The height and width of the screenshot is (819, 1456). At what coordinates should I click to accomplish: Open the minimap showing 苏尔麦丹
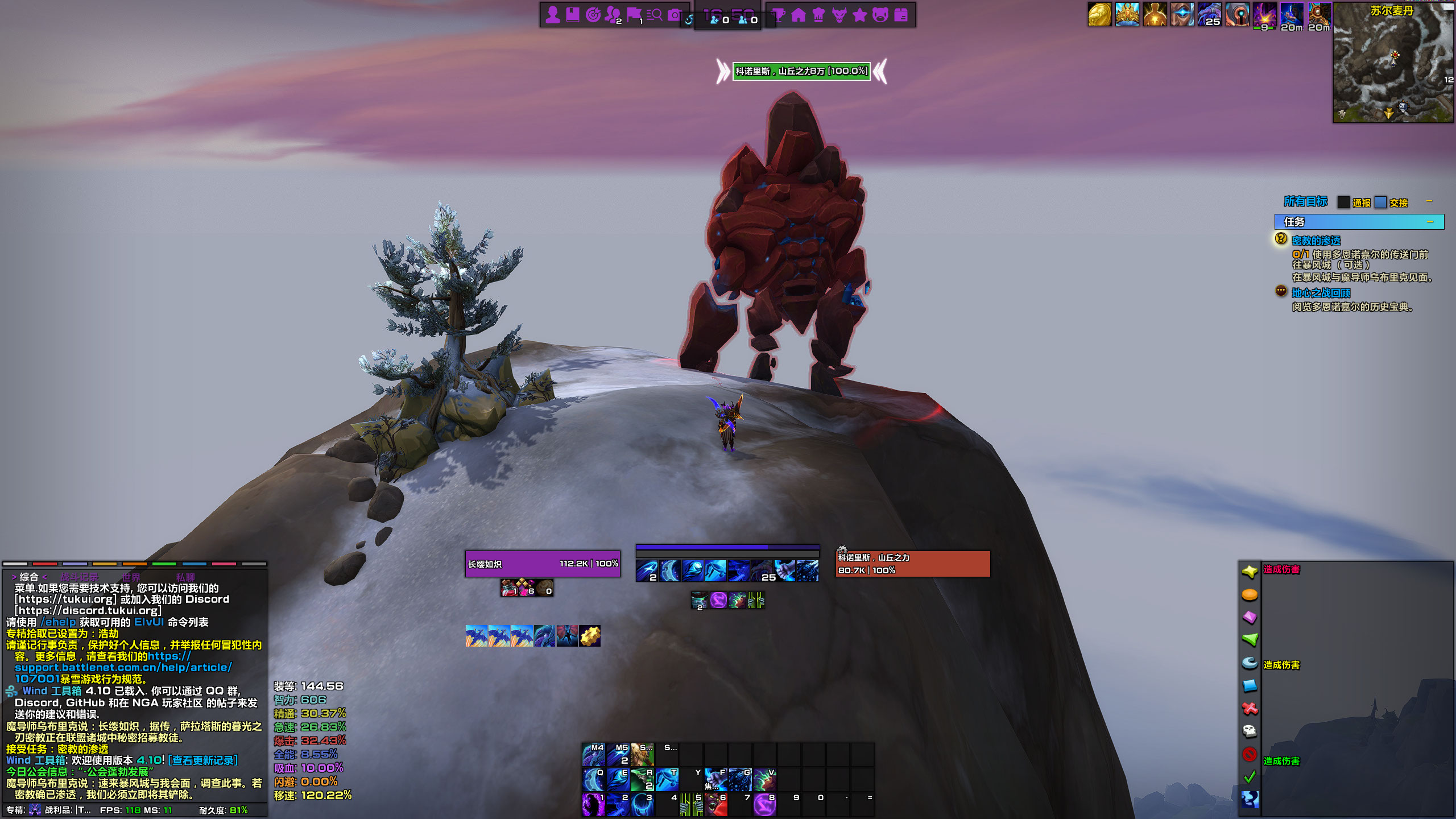click(1392, 63)
